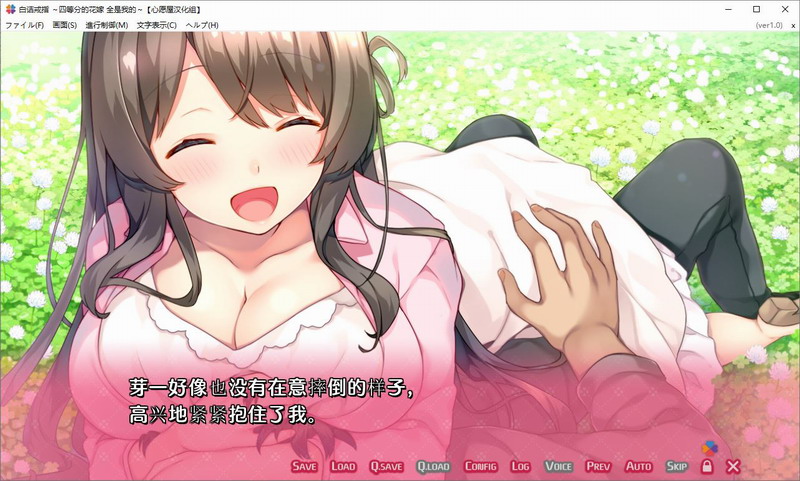
Task: Go back with the Prev button
Action: [x=598, y=466]
